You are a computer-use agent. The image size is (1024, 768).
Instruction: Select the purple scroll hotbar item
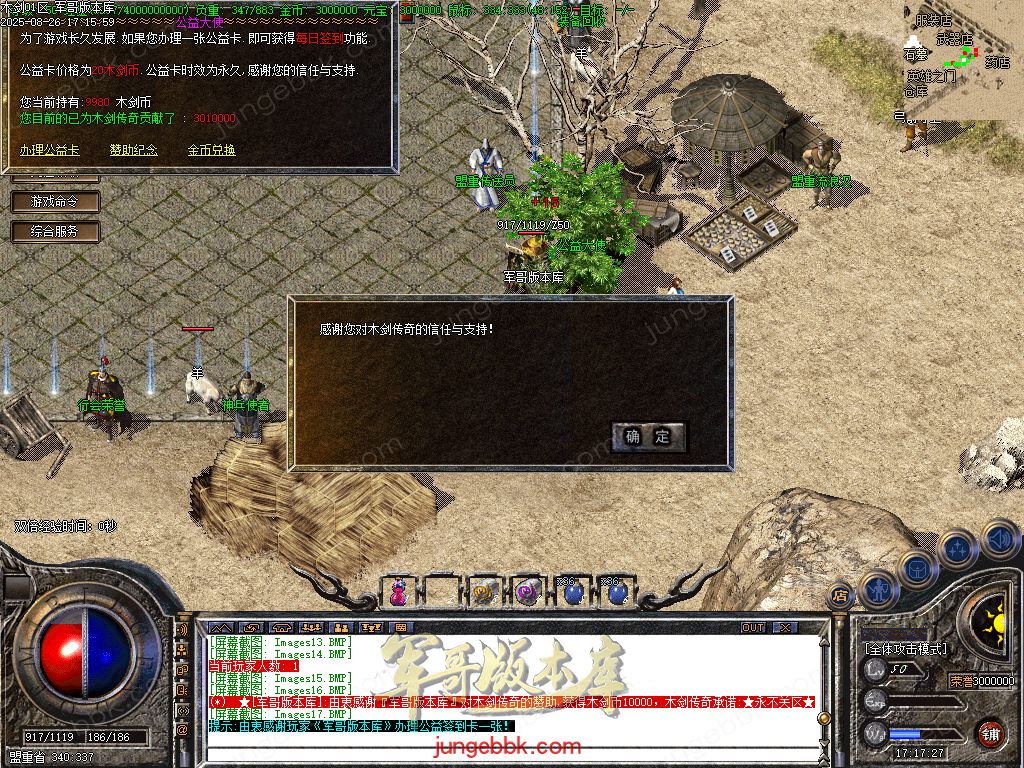coord(527,591)
